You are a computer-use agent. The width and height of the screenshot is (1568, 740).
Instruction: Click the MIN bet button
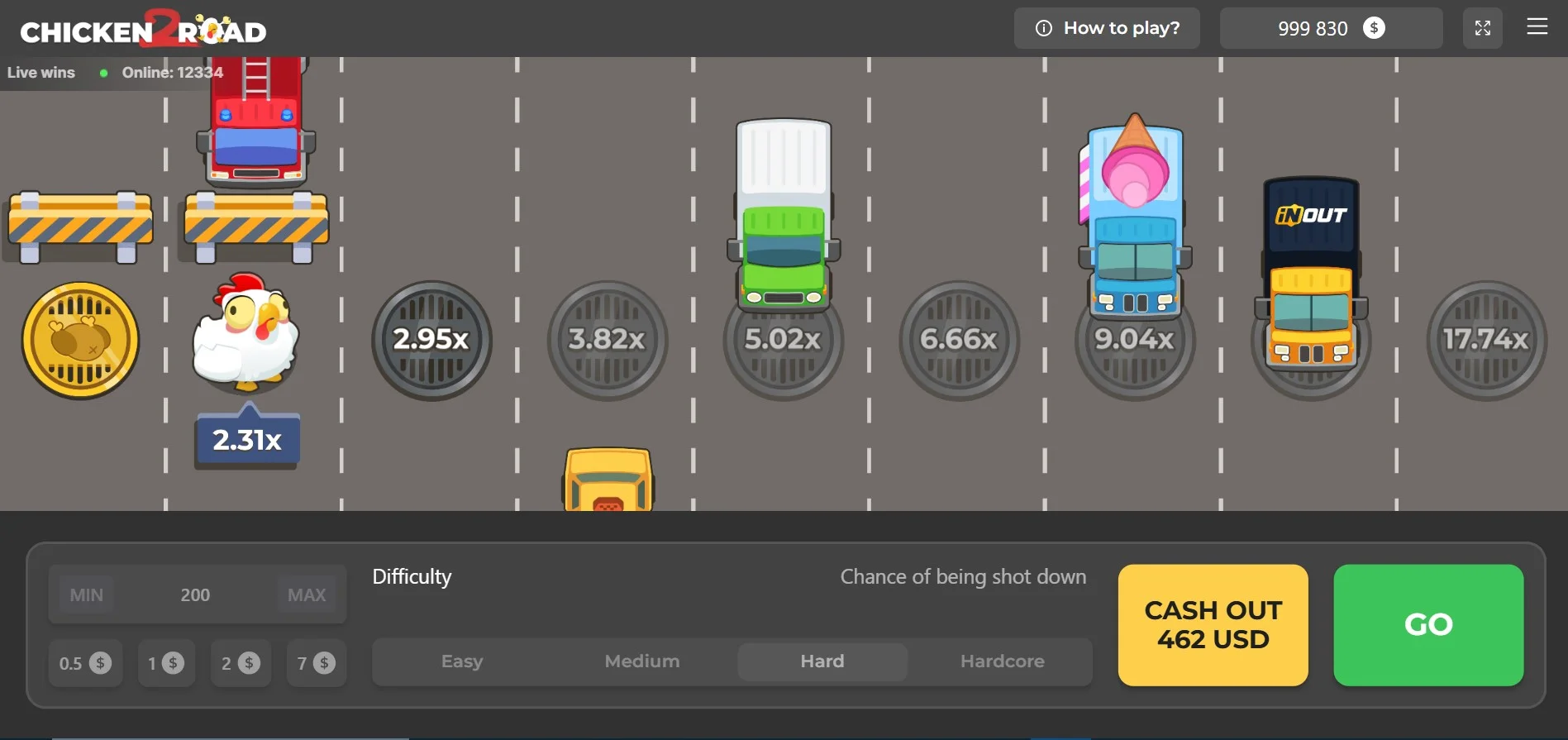86,594
